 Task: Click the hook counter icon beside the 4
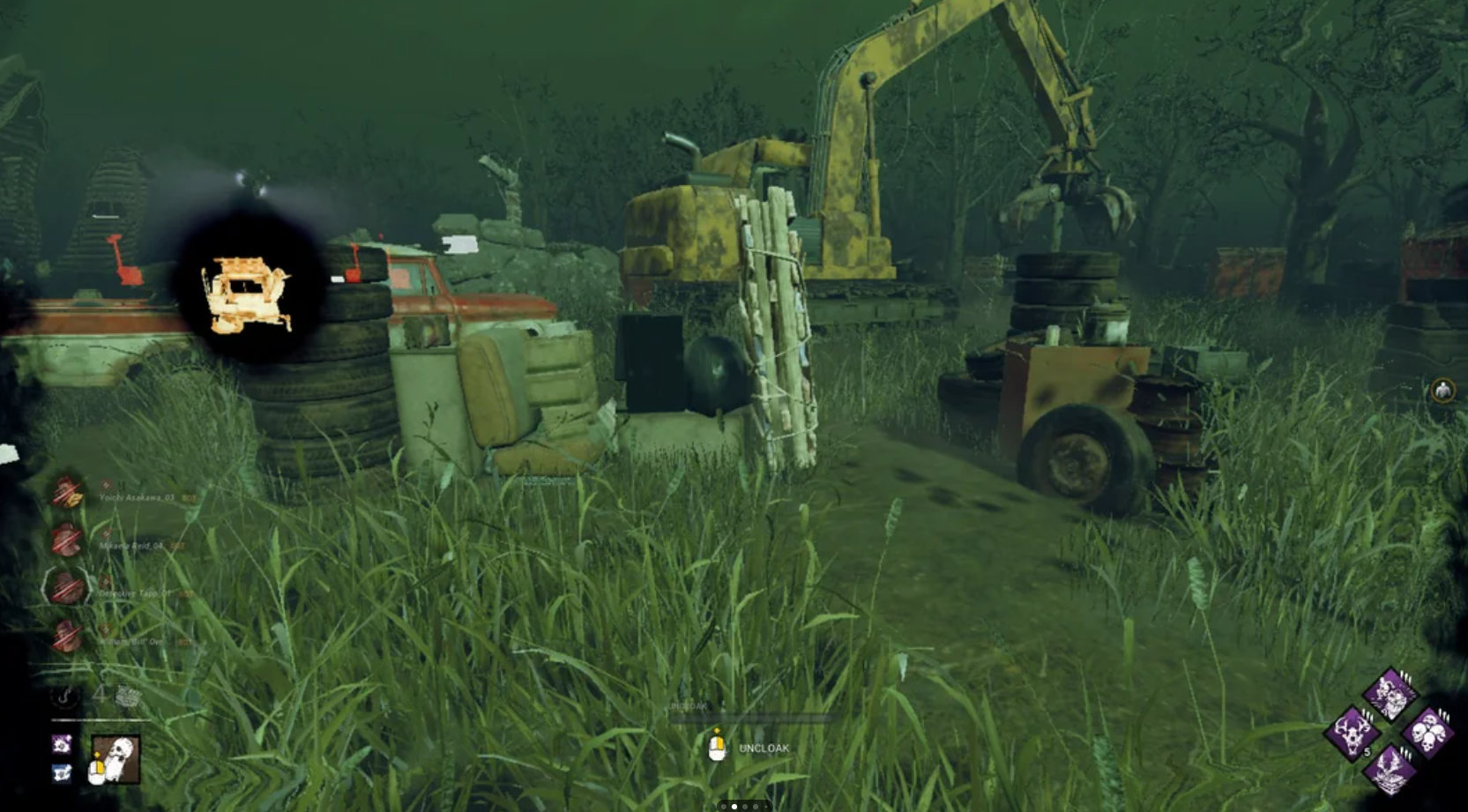(64, 697)
